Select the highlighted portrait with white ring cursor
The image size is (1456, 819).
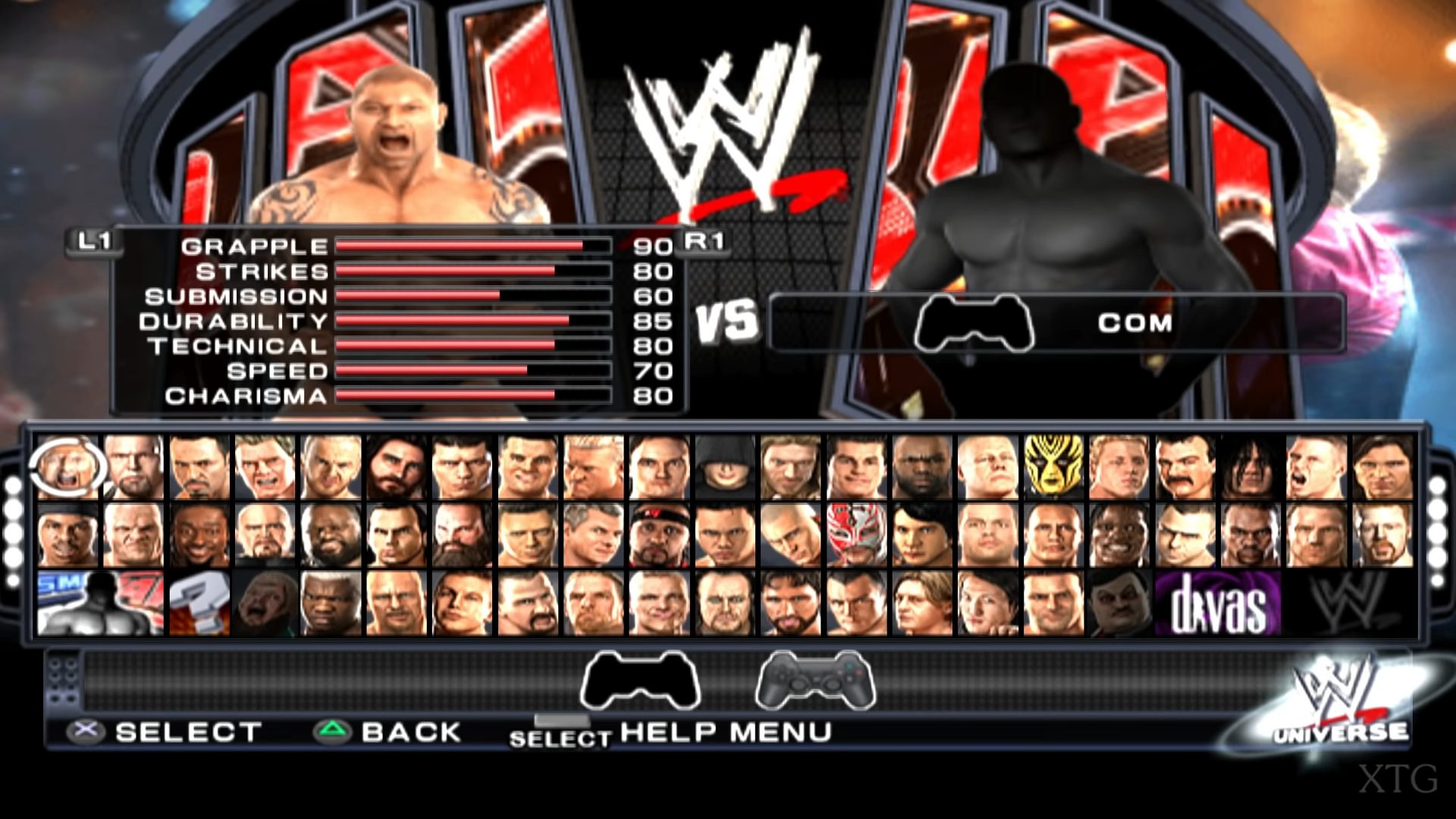[67, 467]
